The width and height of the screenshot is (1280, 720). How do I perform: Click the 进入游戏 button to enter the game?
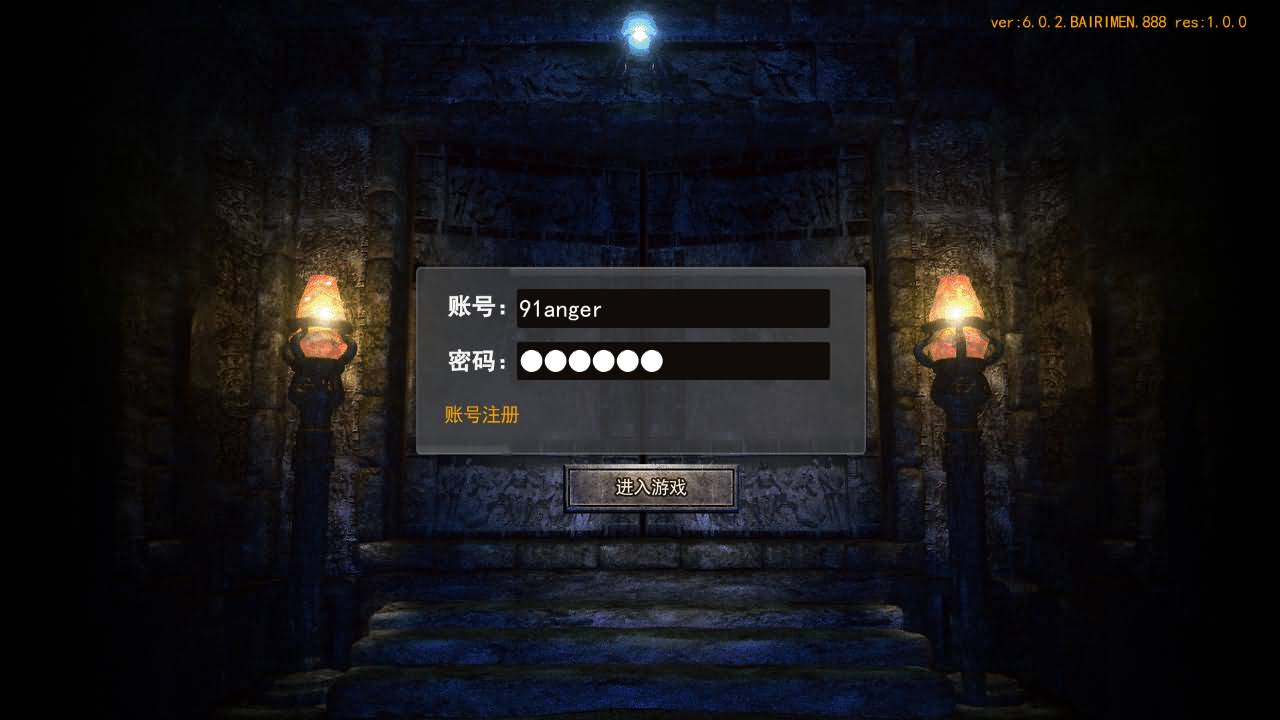tap(650, 487)
